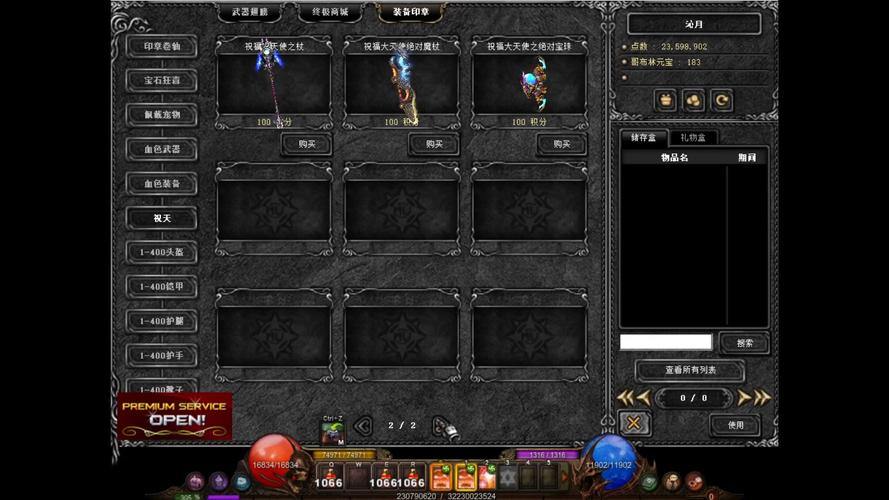Close the shop with the X button
Image resolution: width=889 pixels, height=500 pixels.
pos(634,424)
